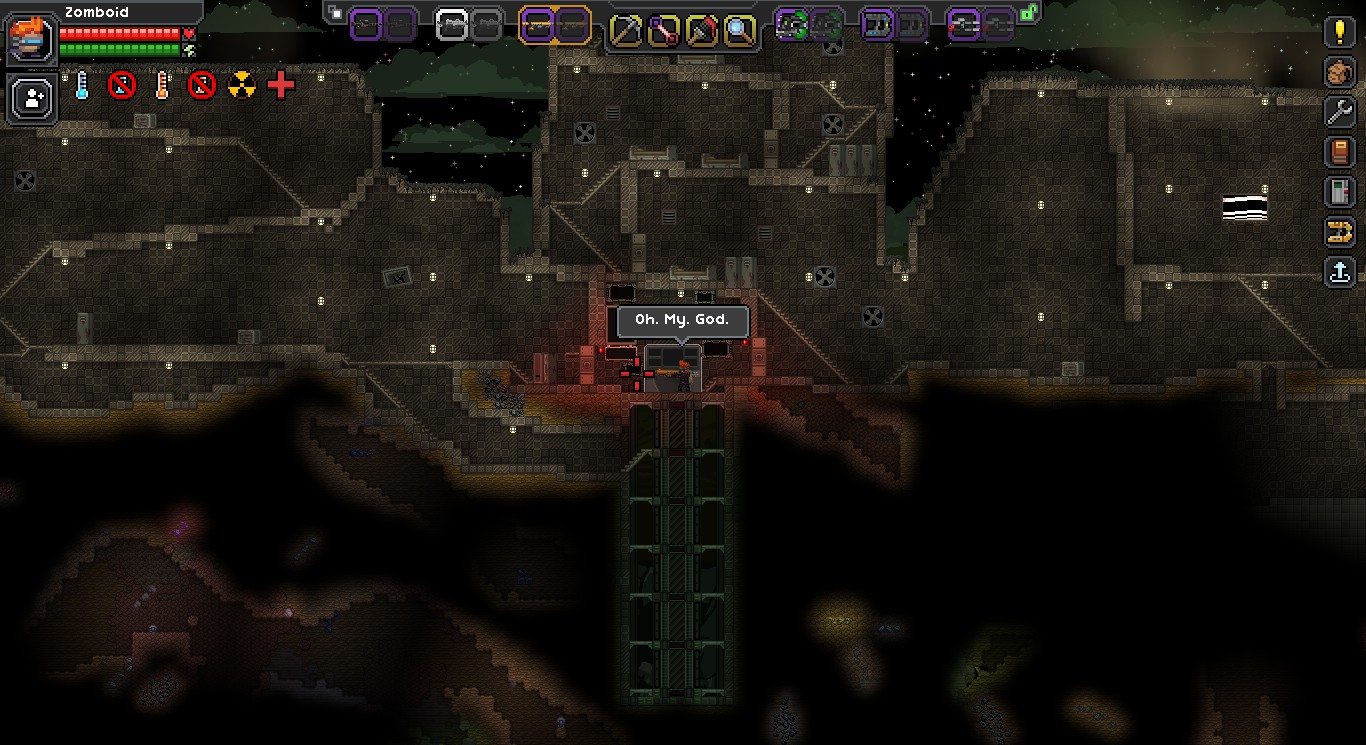Open the codex book
1366x745 pixels.
click(x=1340, y=152)
